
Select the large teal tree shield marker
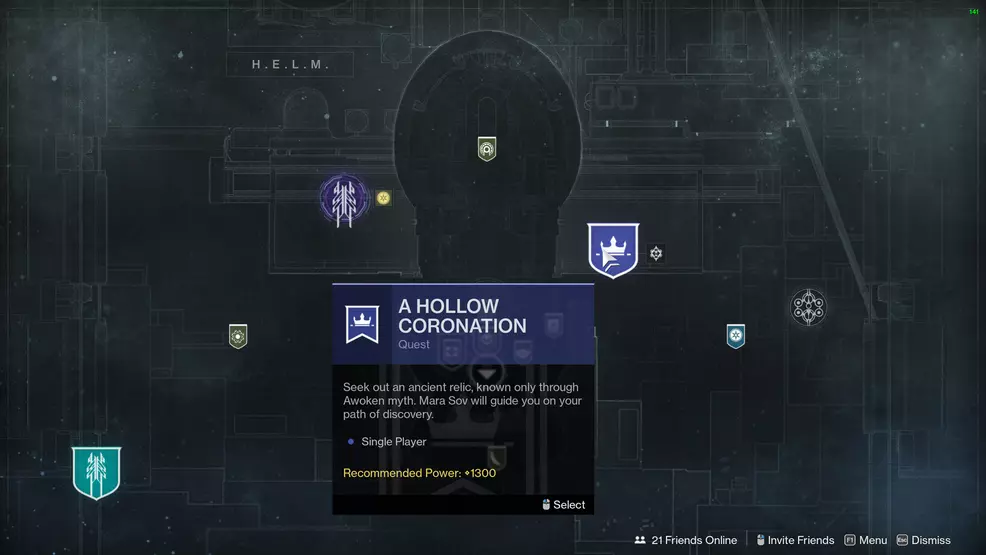pos(96,472)
